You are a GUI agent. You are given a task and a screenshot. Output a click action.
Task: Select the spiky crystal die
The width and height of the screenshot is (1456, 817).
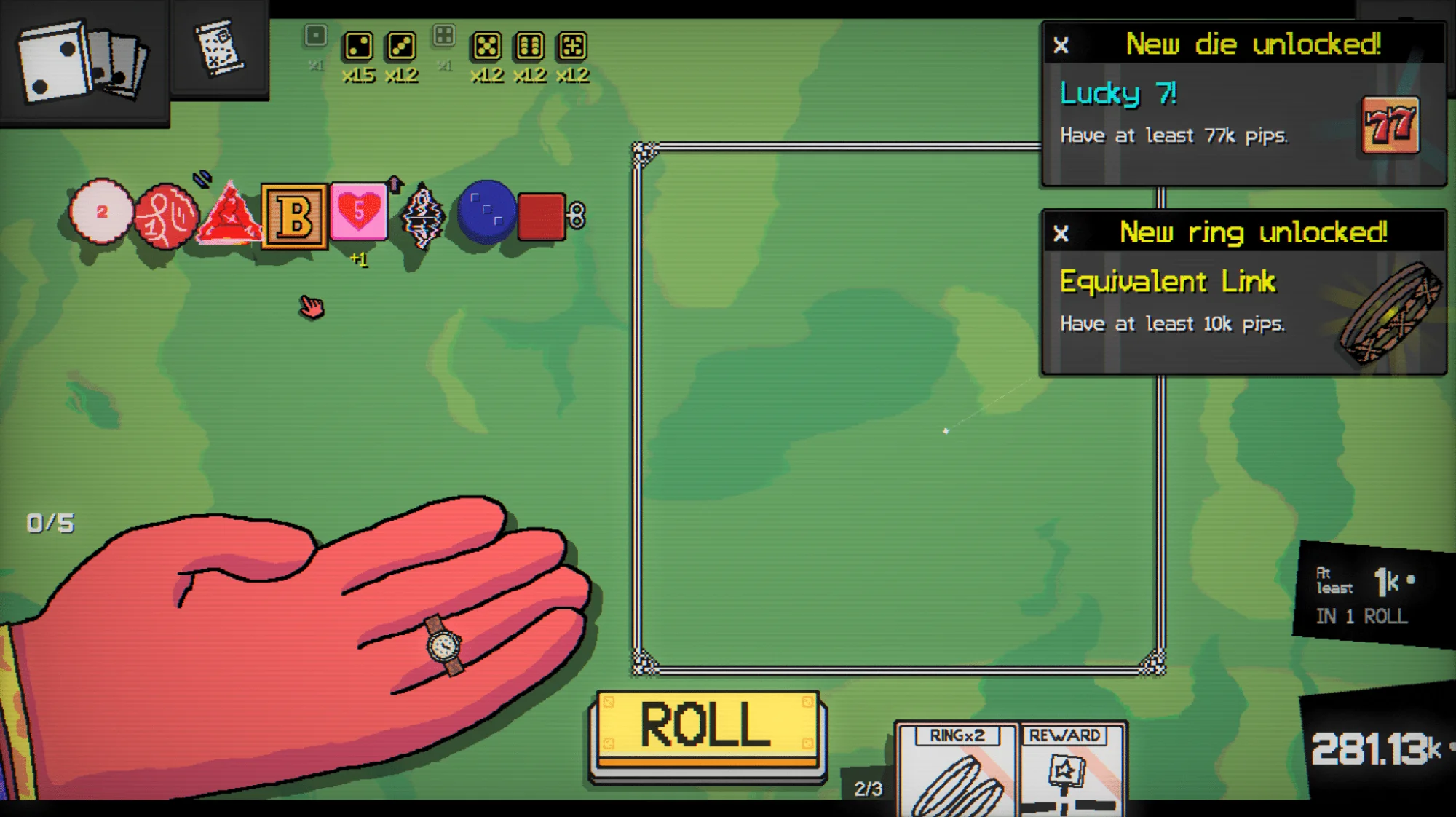pos(423,216)
